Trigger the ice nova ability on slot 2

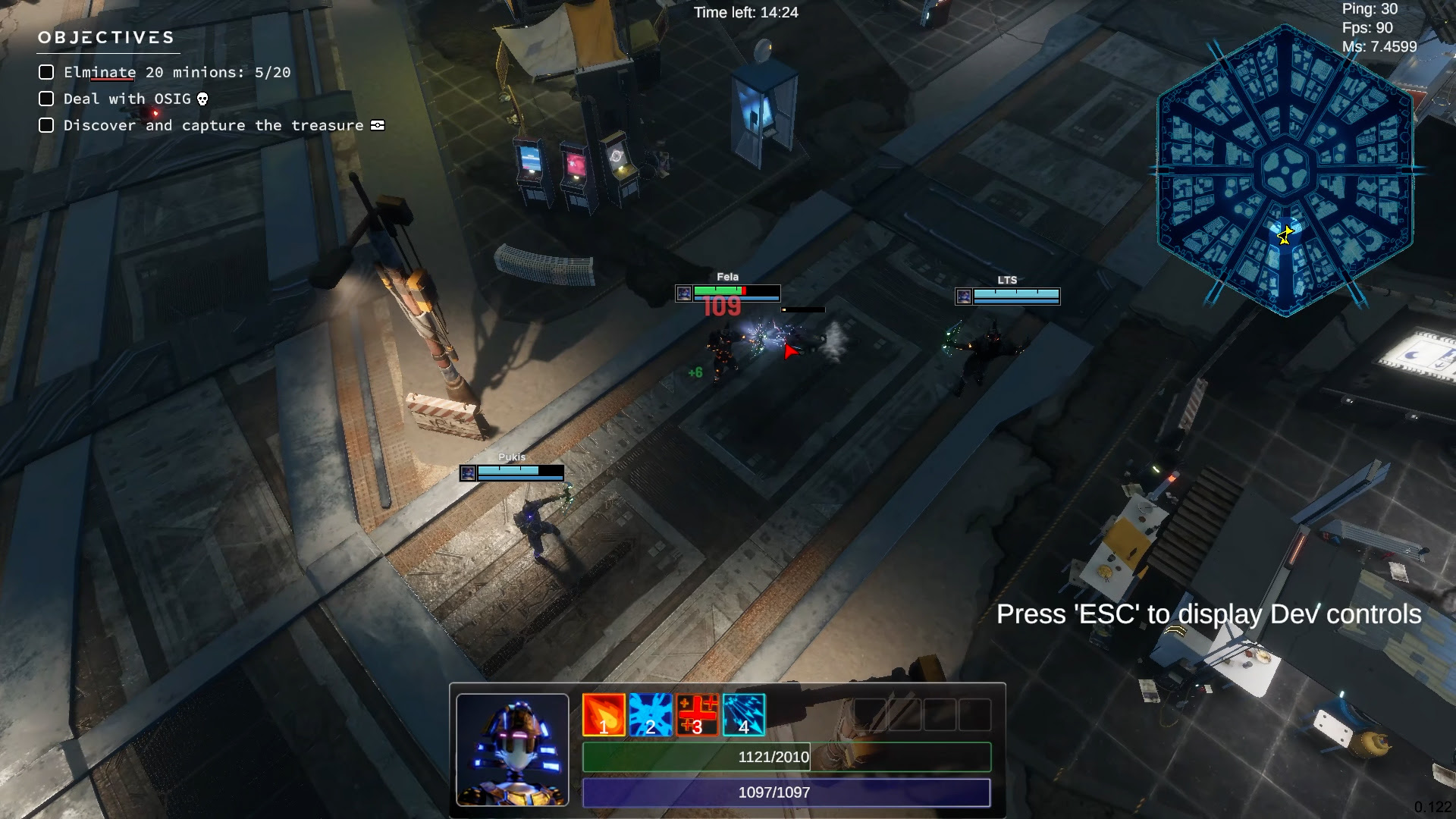650,713
